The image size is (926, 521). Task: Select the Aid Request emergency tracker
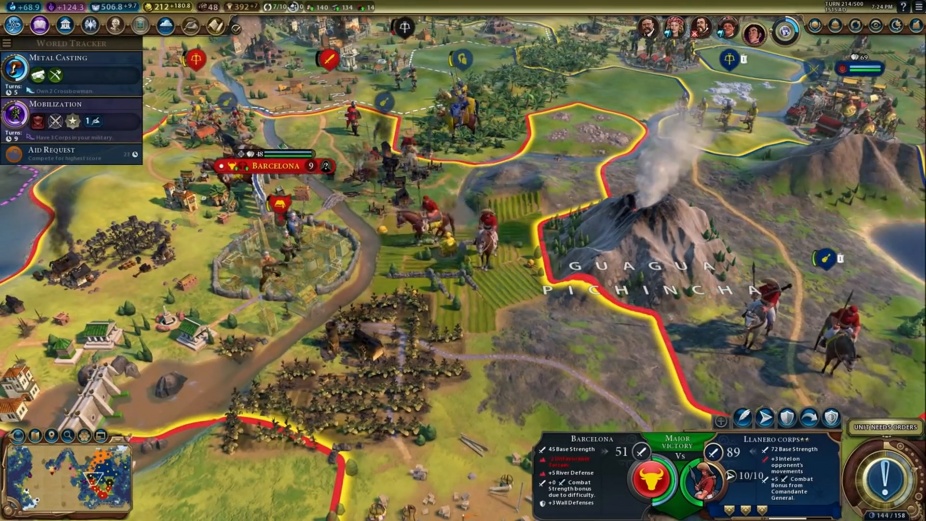(72, 154)
